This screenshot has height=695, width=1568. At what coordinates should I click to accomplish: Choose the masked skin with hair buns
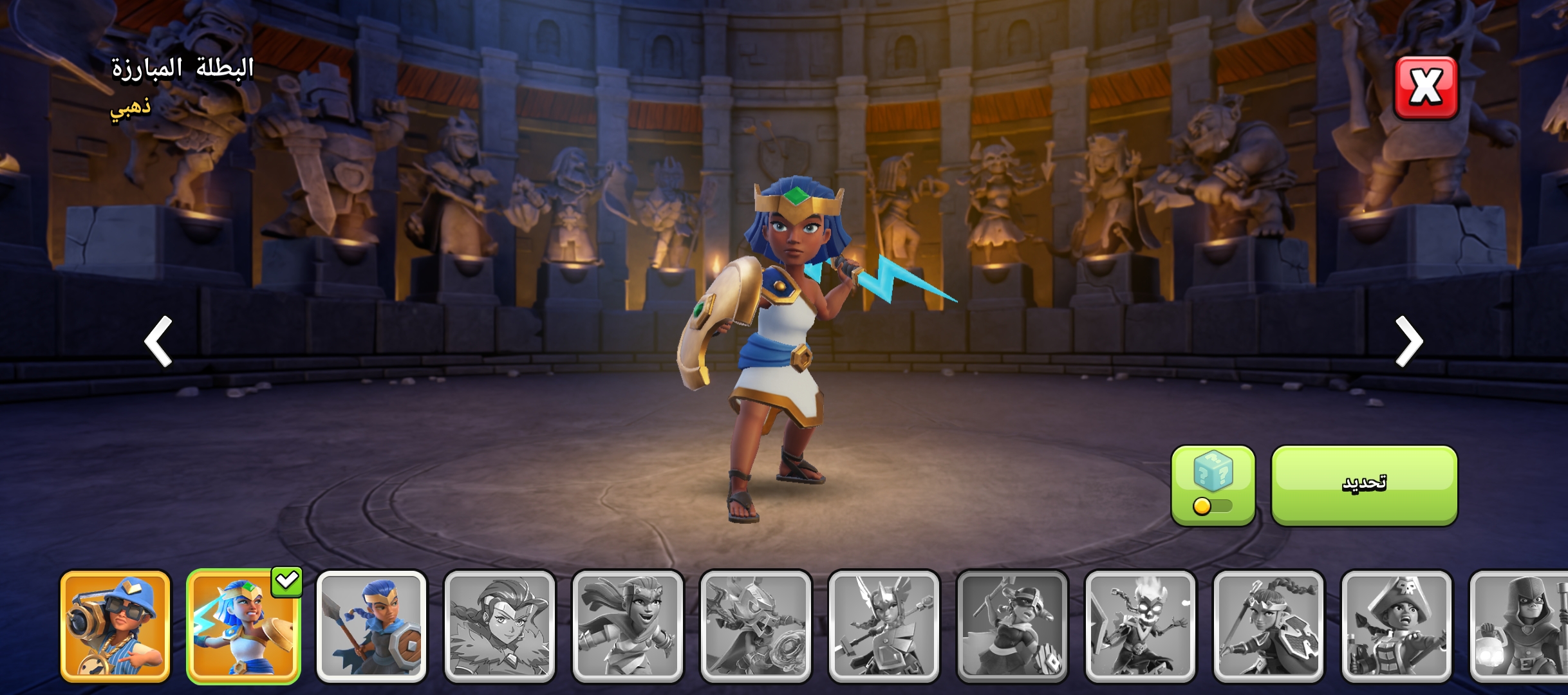[1012, 626]
